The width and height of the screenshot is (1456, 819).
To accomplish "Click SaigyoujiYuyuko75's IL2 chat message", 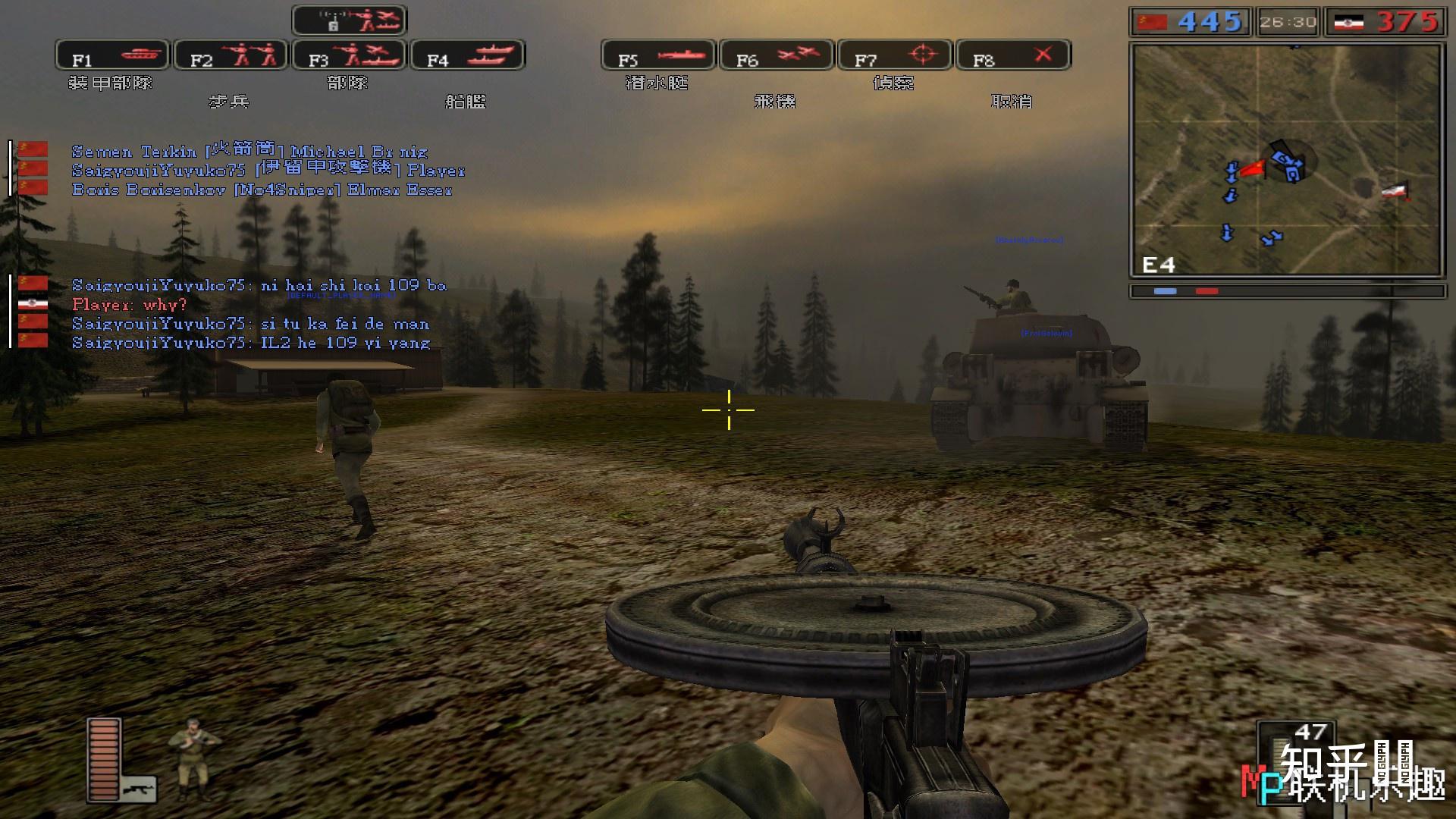I will coord(250,343).
